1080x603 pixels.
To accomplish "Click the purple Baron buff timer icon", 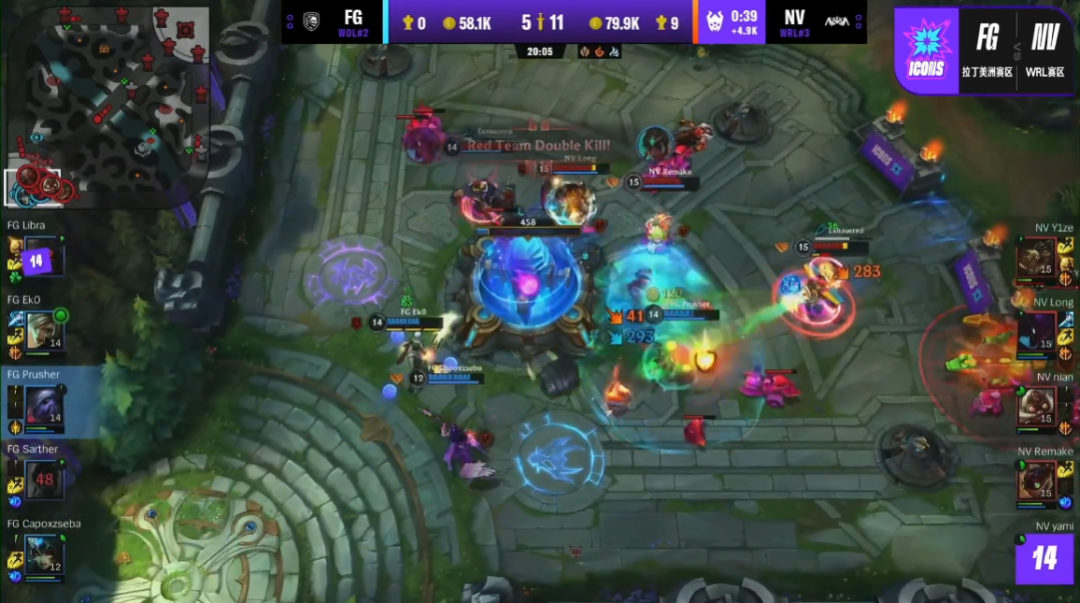I will coord(716,21).
